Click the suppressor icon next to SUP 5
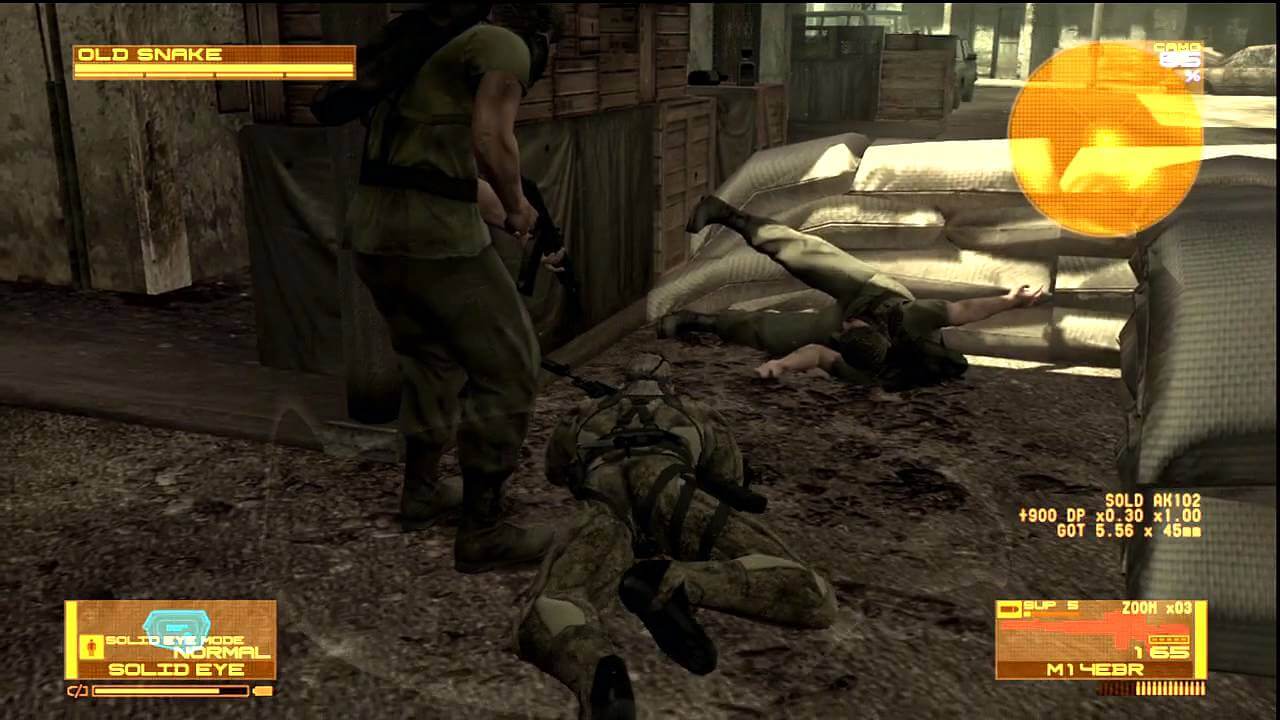 coord(1010,608)
